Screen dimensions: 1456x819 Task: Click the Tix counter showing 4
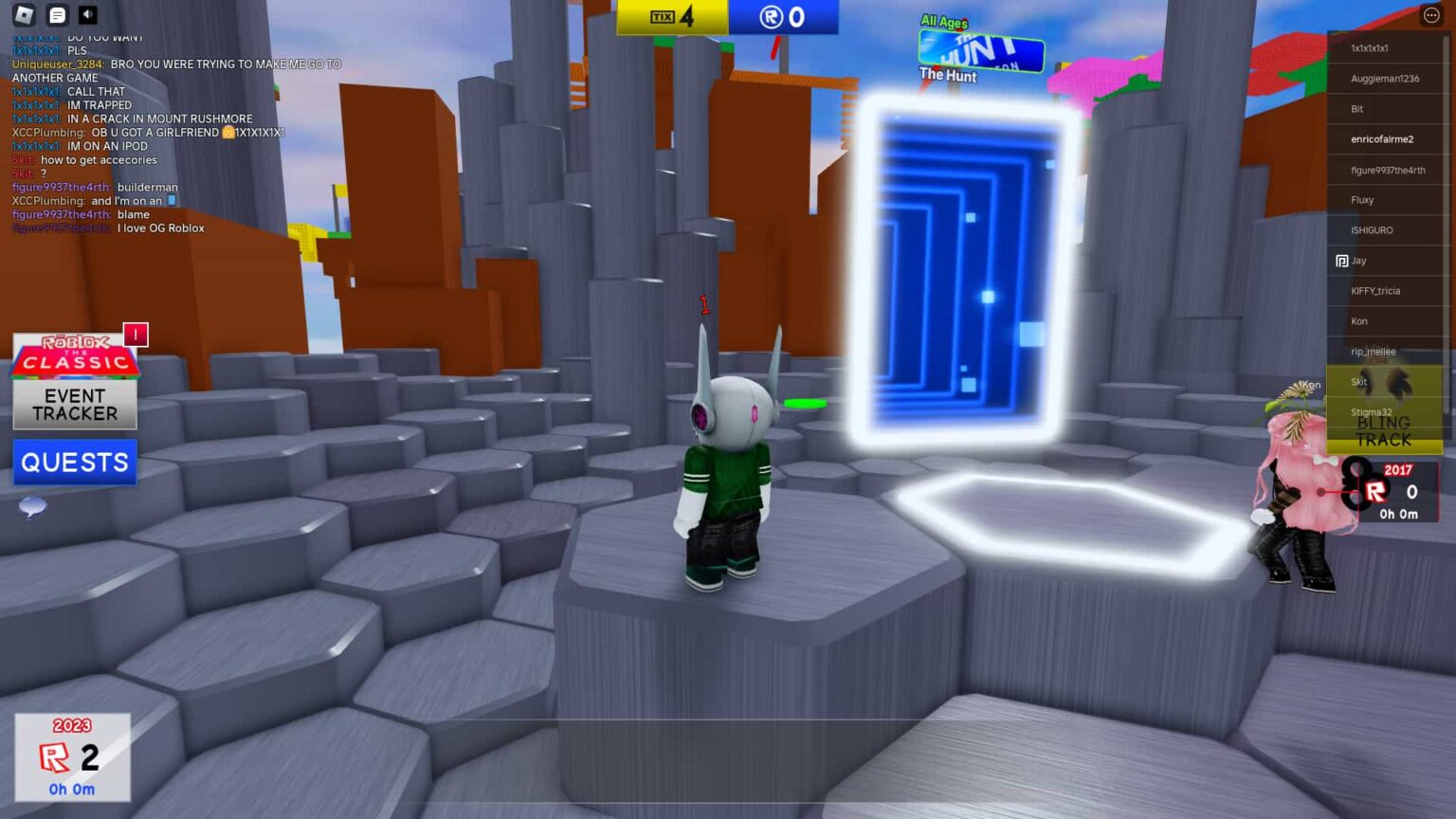coord(672,16)
